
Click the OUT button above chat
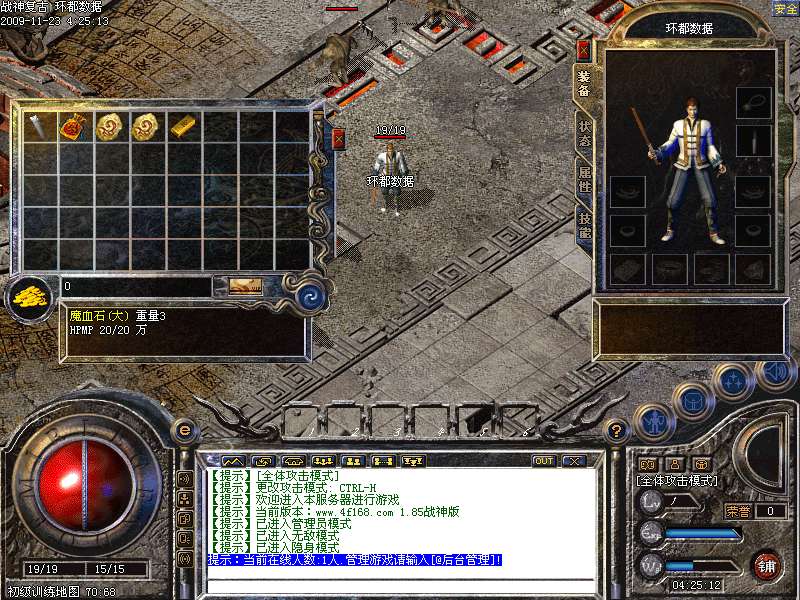pos(544,461)
